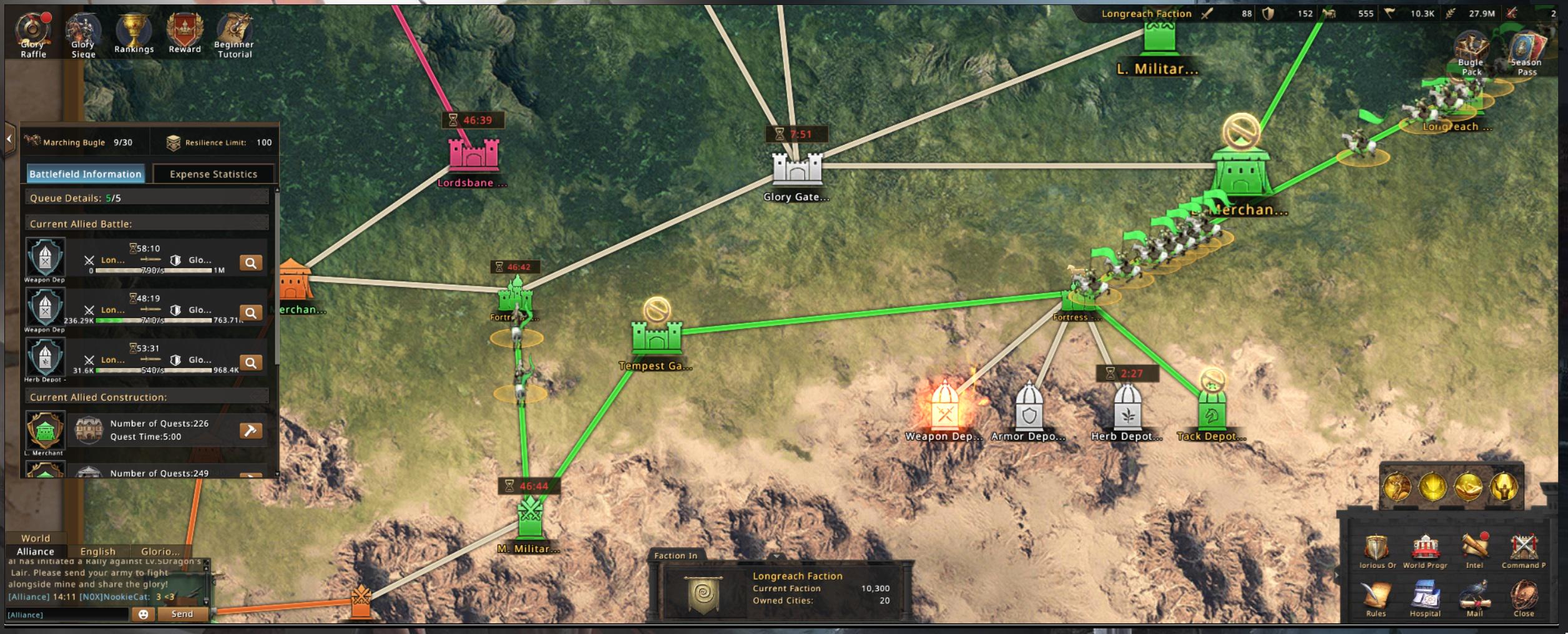Select the Glory Gate city node
This screenshot has width=1568, height=634.
pos(796,169)
